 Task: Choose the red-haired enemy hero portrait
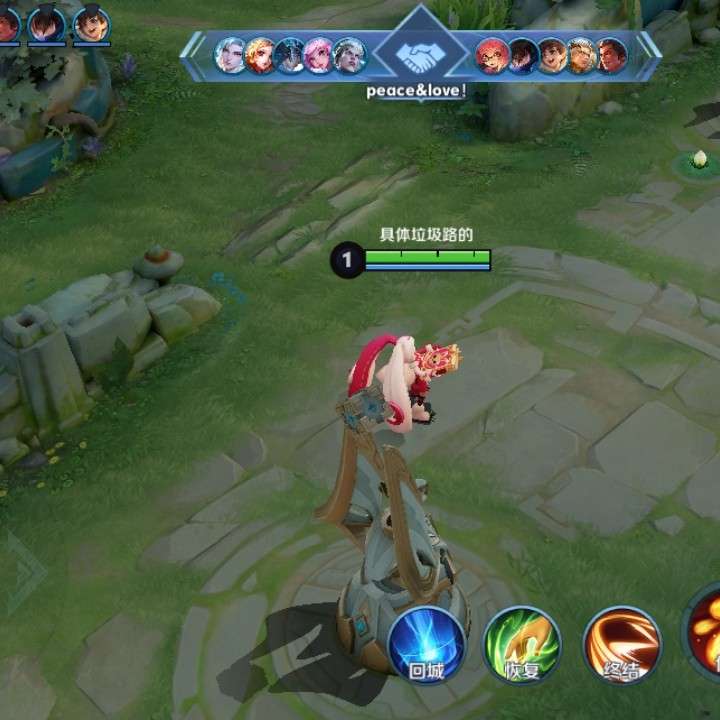pyautogui.click(x=491, y=55)
